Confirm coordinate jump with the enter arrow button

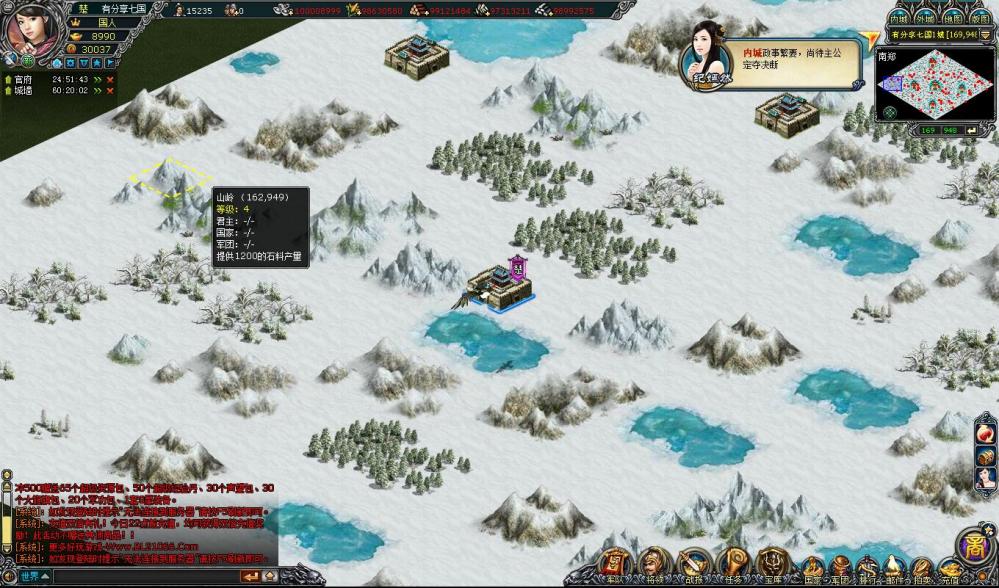970,130
